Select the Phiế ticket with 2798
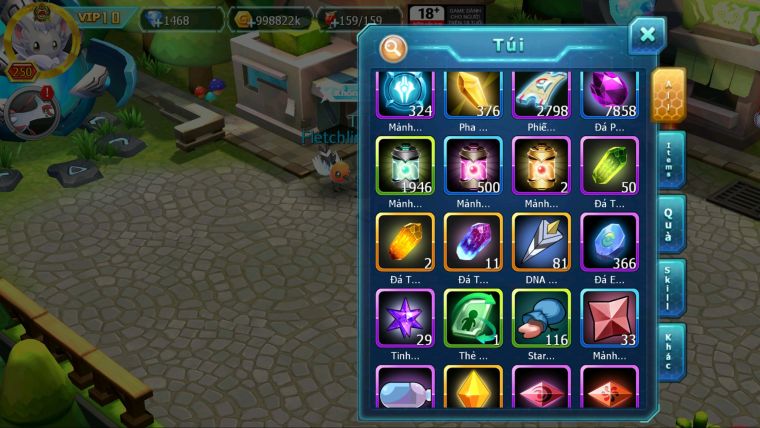Screen dimensions: 760x428 (x=541, y=94)
